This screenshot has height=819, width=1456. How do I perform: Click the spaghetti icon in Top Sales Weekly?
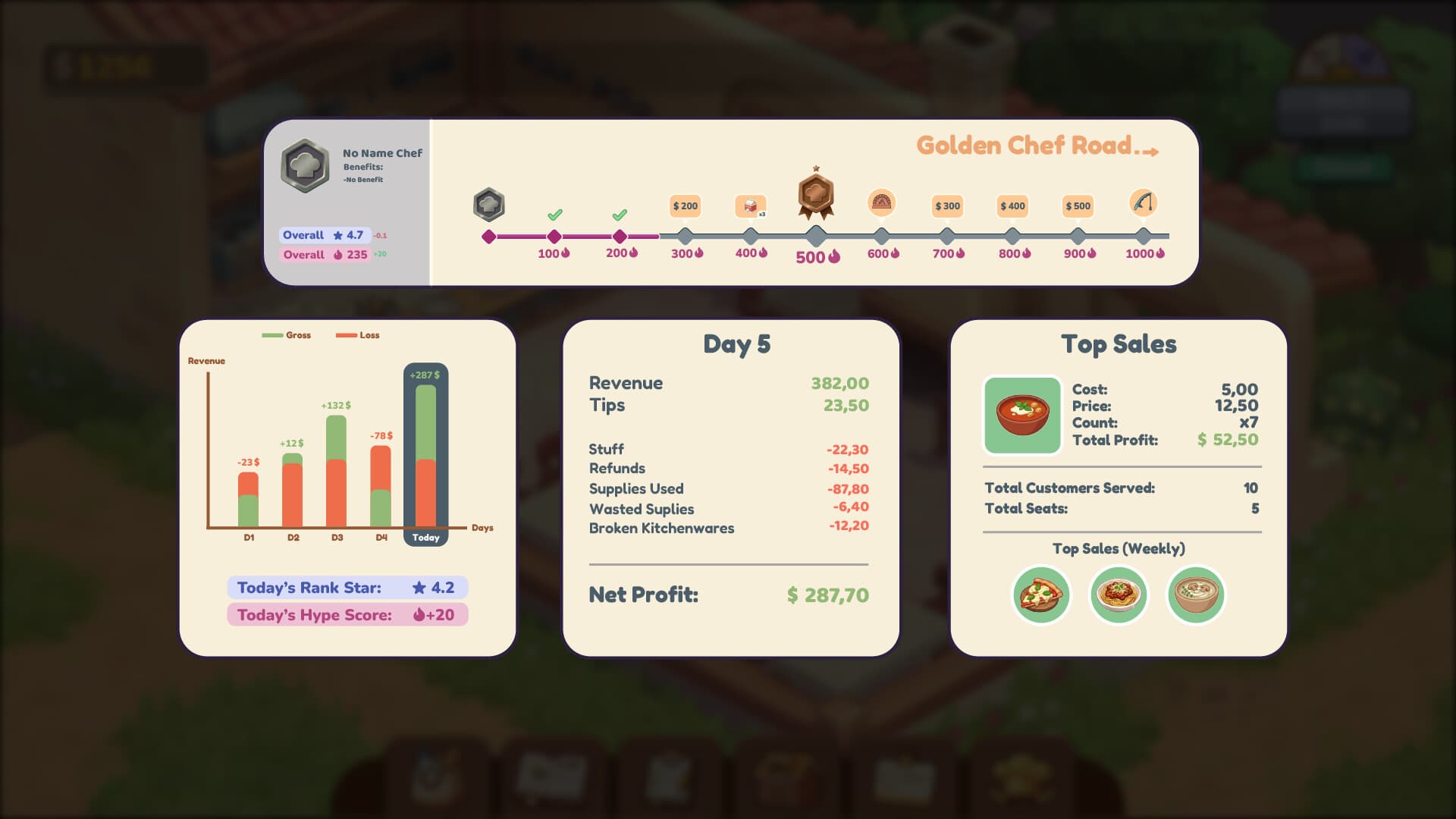click(x=1119, y=595)
